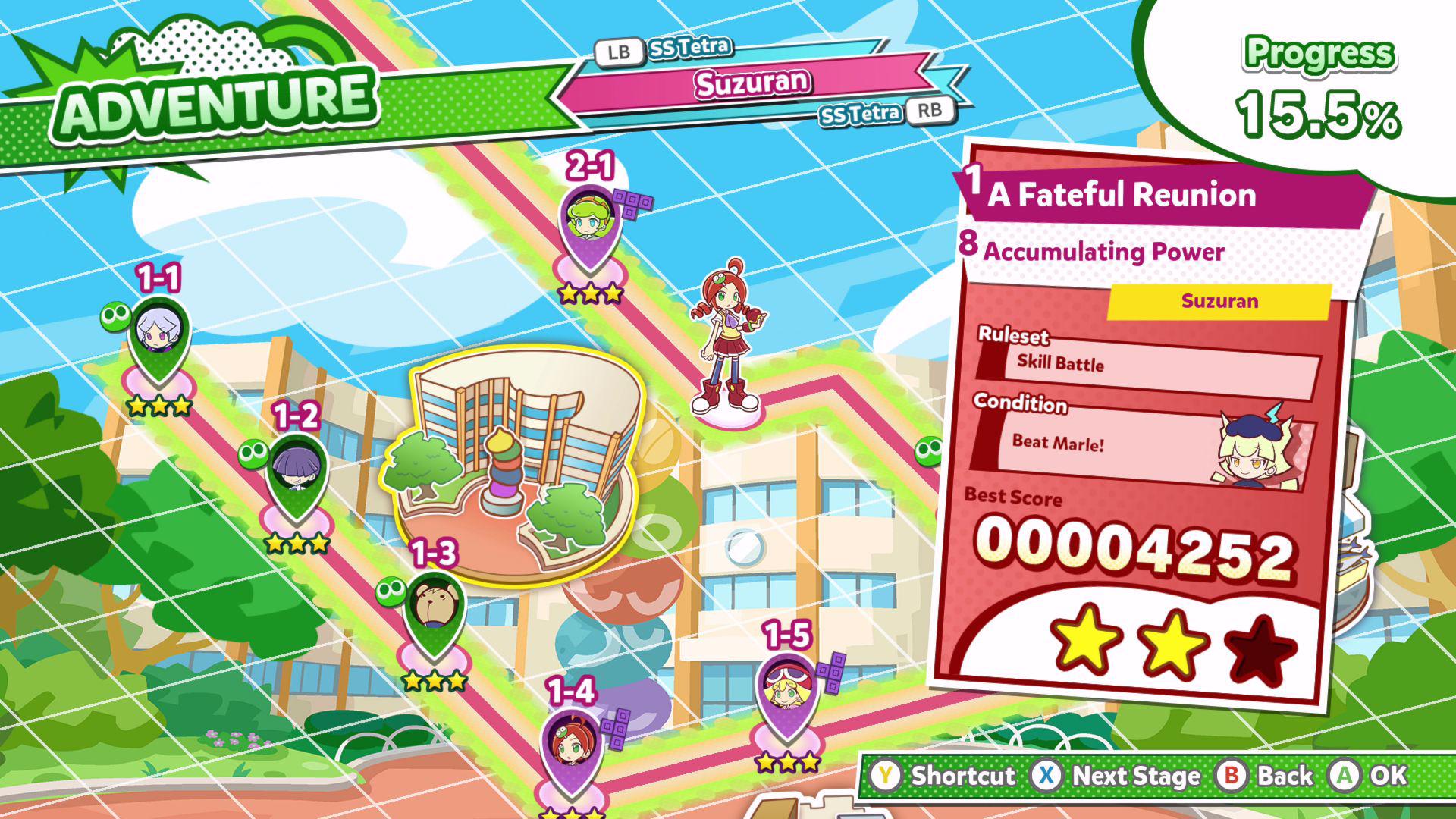This screenshot has height=819, width=1456.
Task: Pick stage 1-5 map marker
Action: (x=787, y=689)
